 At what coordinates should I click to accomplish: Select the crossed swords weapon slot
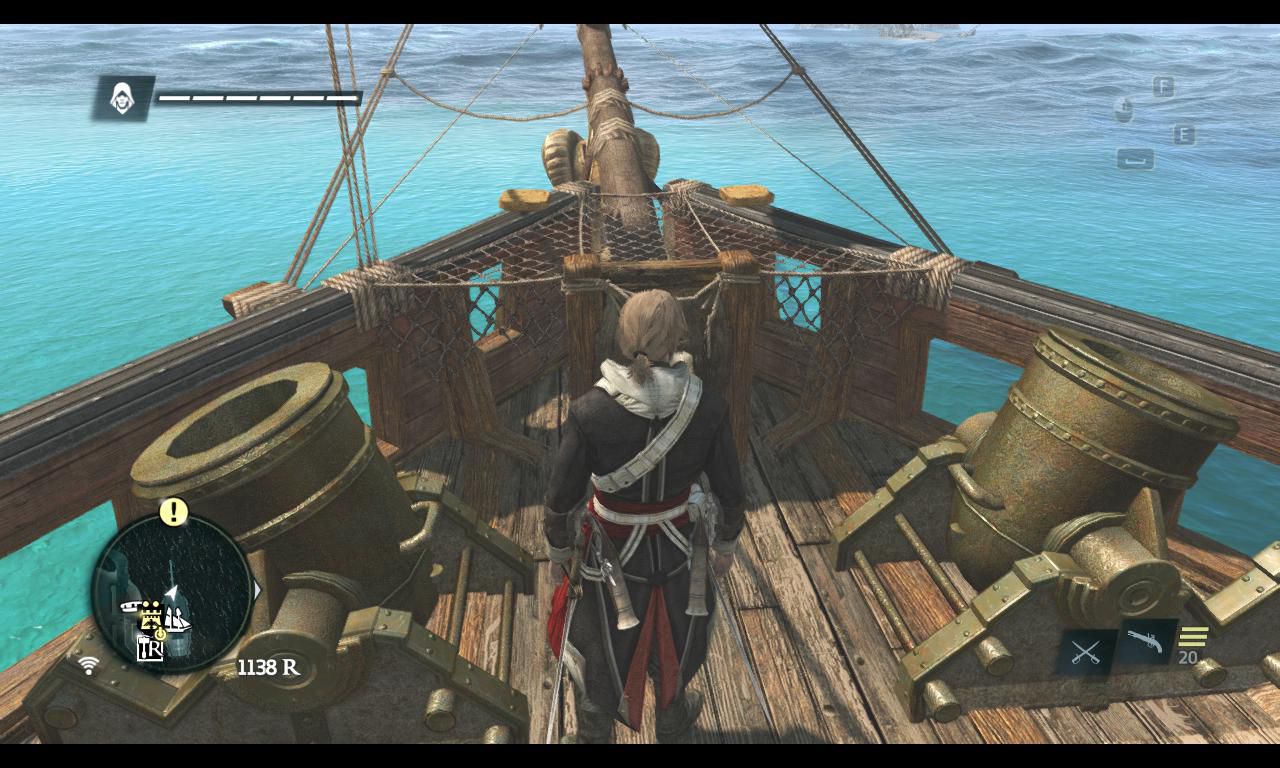1086,652
